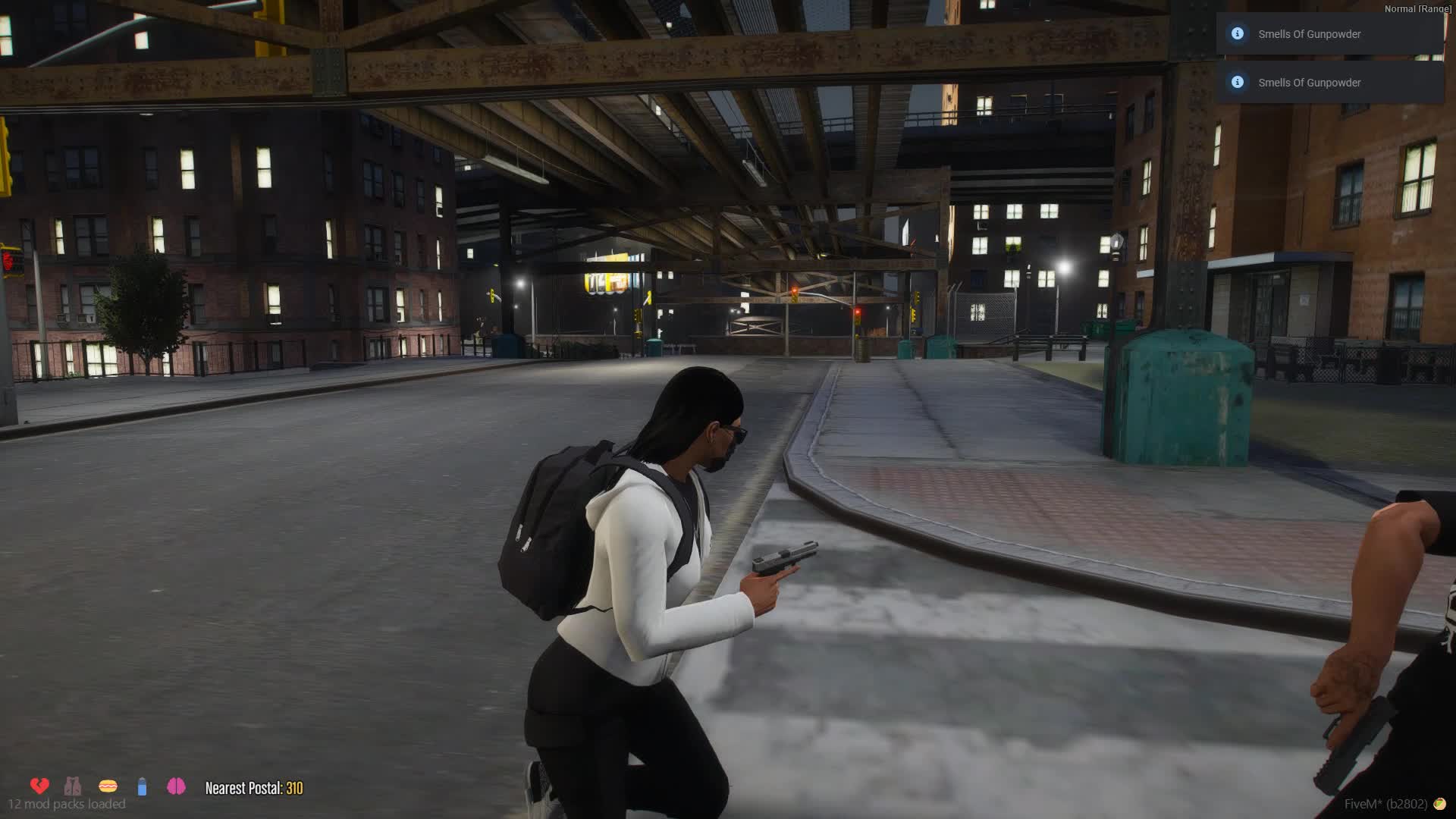Click the pink brain stress icon
Screen dimensions: 1456x819
pyautogui.click(x=176, y=786)
